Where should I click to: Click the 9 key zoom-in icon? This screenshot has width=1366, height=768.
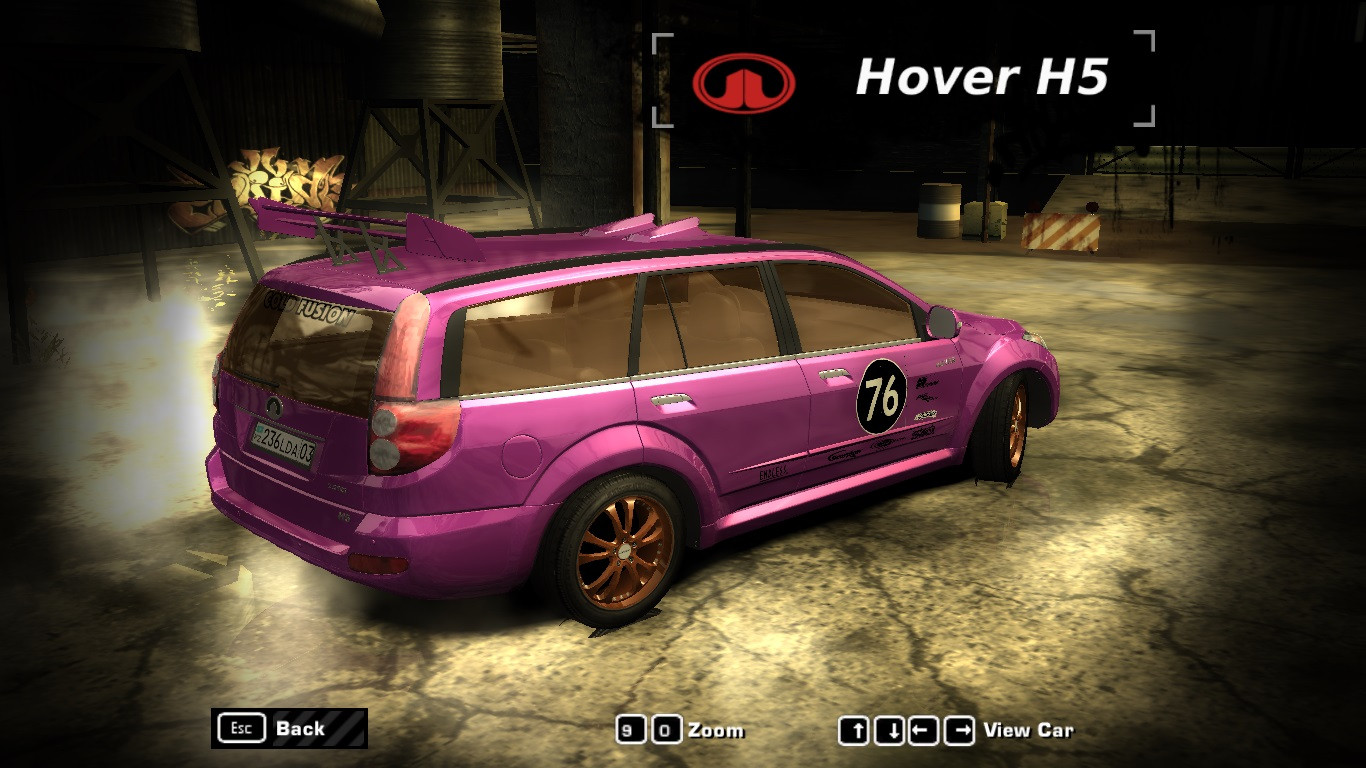[x=631, y=729]
